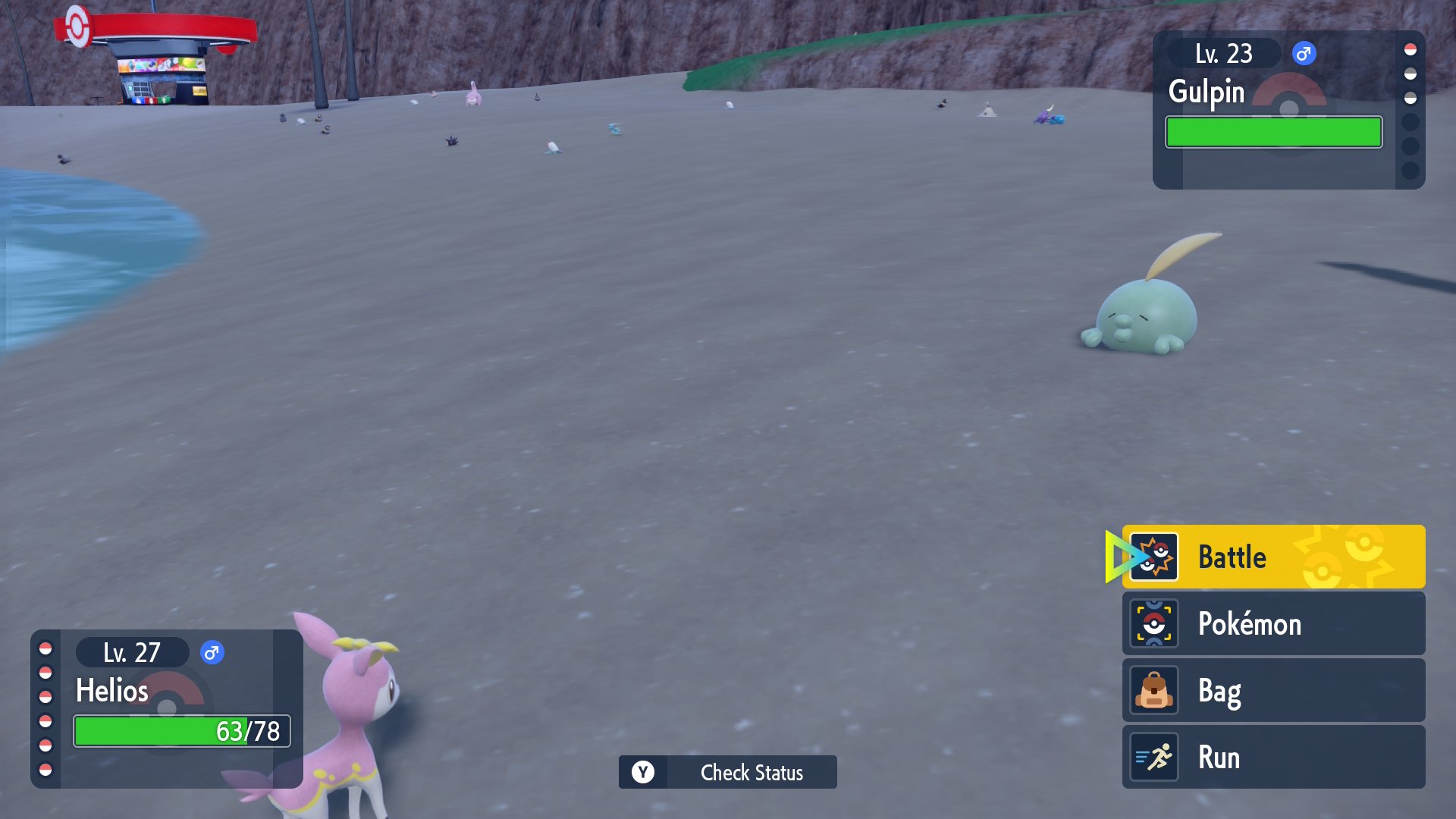Screen dimensions: 1456x819
Task: Choose the Battle command
Action: pyautogui.click(x=1272, y=557)
